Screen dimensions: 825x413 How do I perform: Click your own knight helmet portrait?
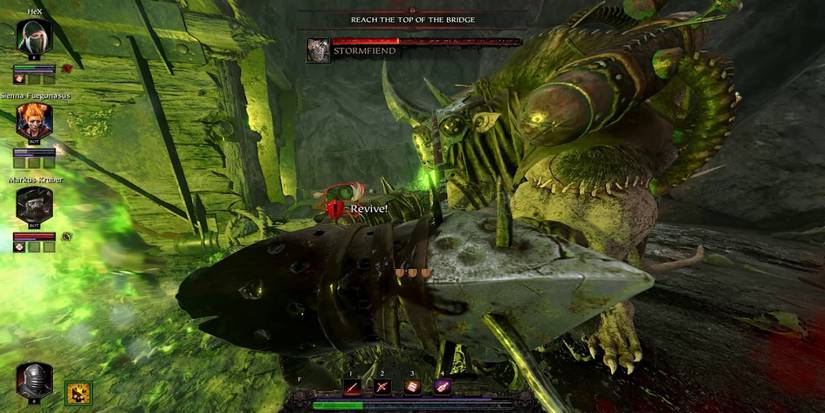coord(34,382)
